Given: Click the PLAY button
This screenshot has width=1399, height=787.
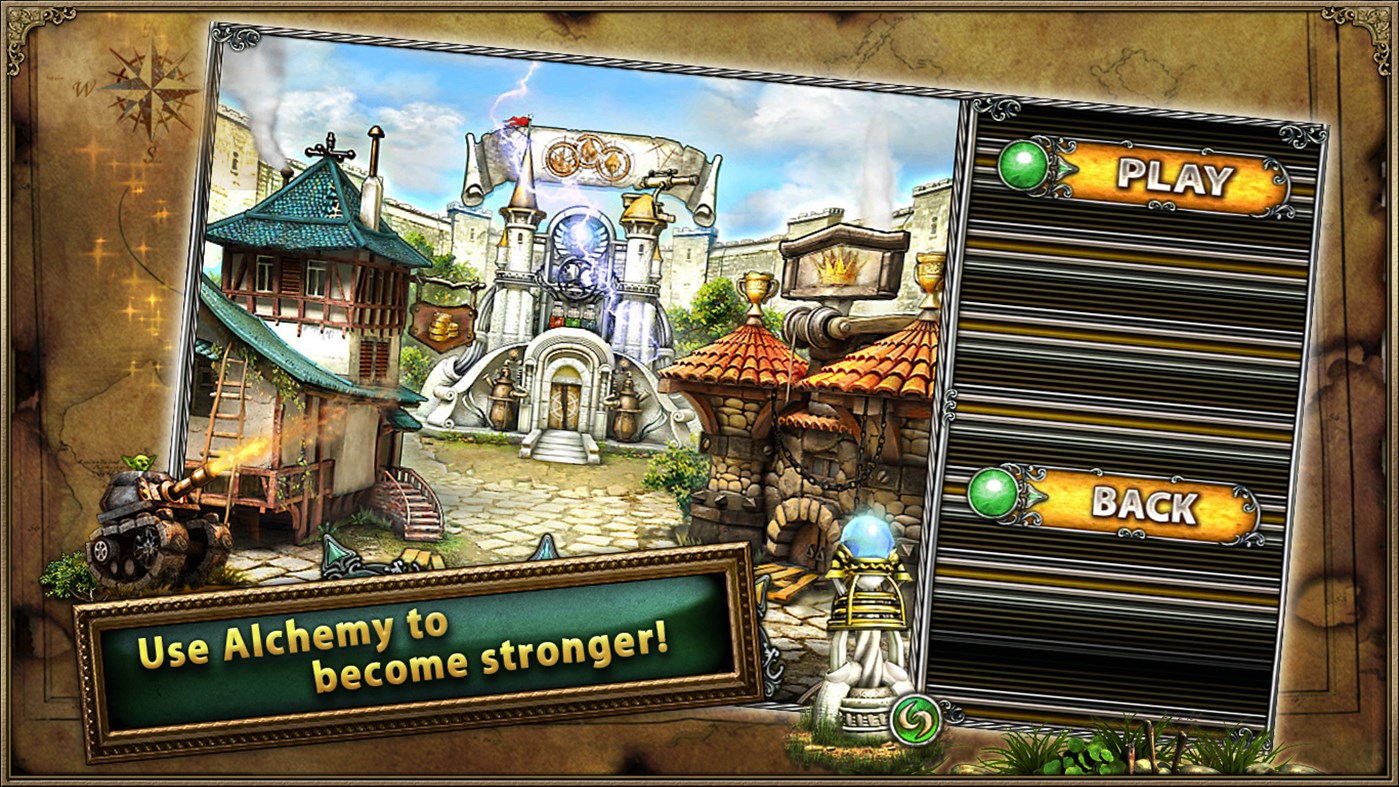Looking at the screenshot, I should coord(1175,176).
